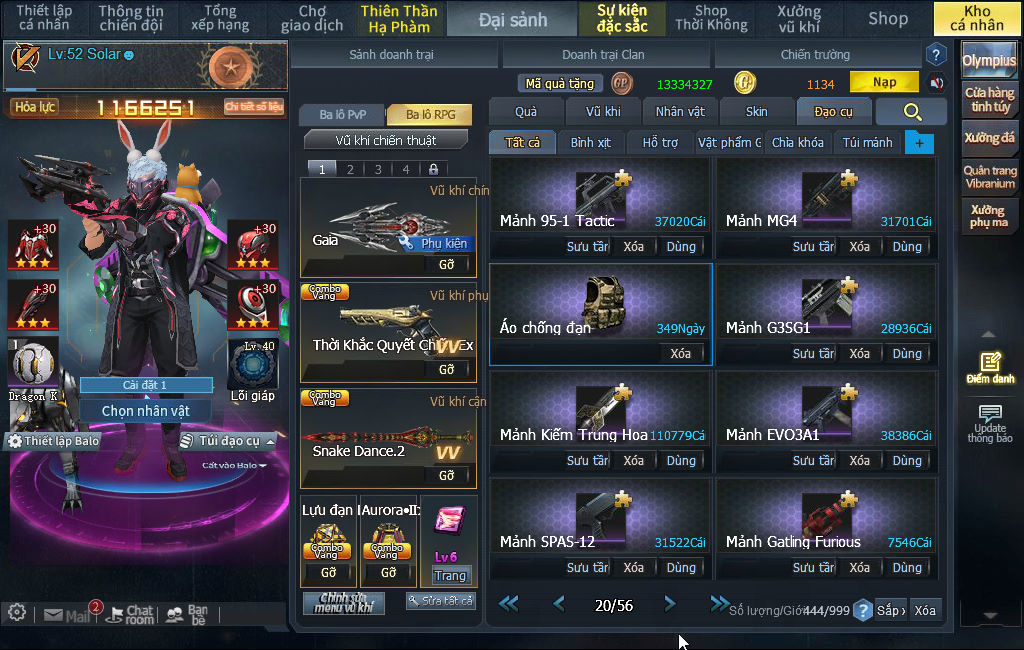This screenshot has width=1024, height=650.
Task: Switch to the Vũ khí tab
Action: pos(603,112)
